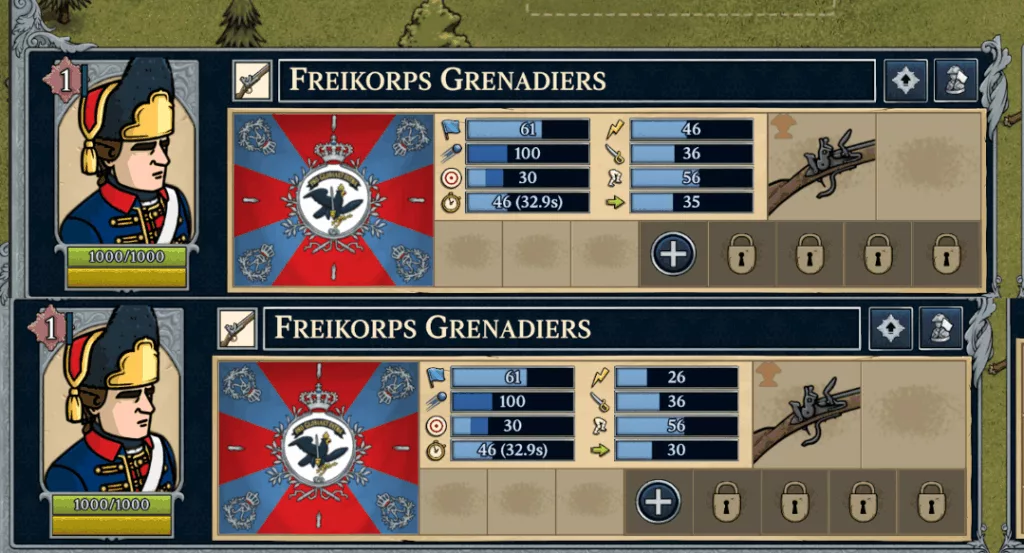Open the lower unit's helmet equipment button

tap(940, 328)
